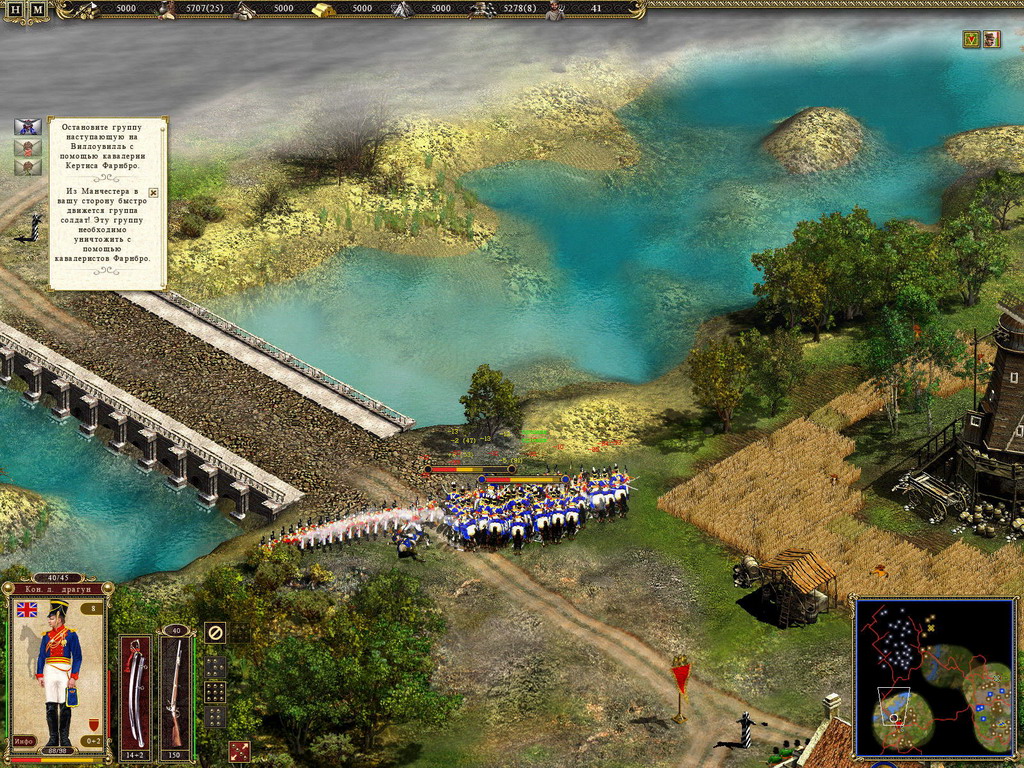This screenshot has width=1024, height=768.
Task: Select the officer portrait icon
Action: coord(991,39)
